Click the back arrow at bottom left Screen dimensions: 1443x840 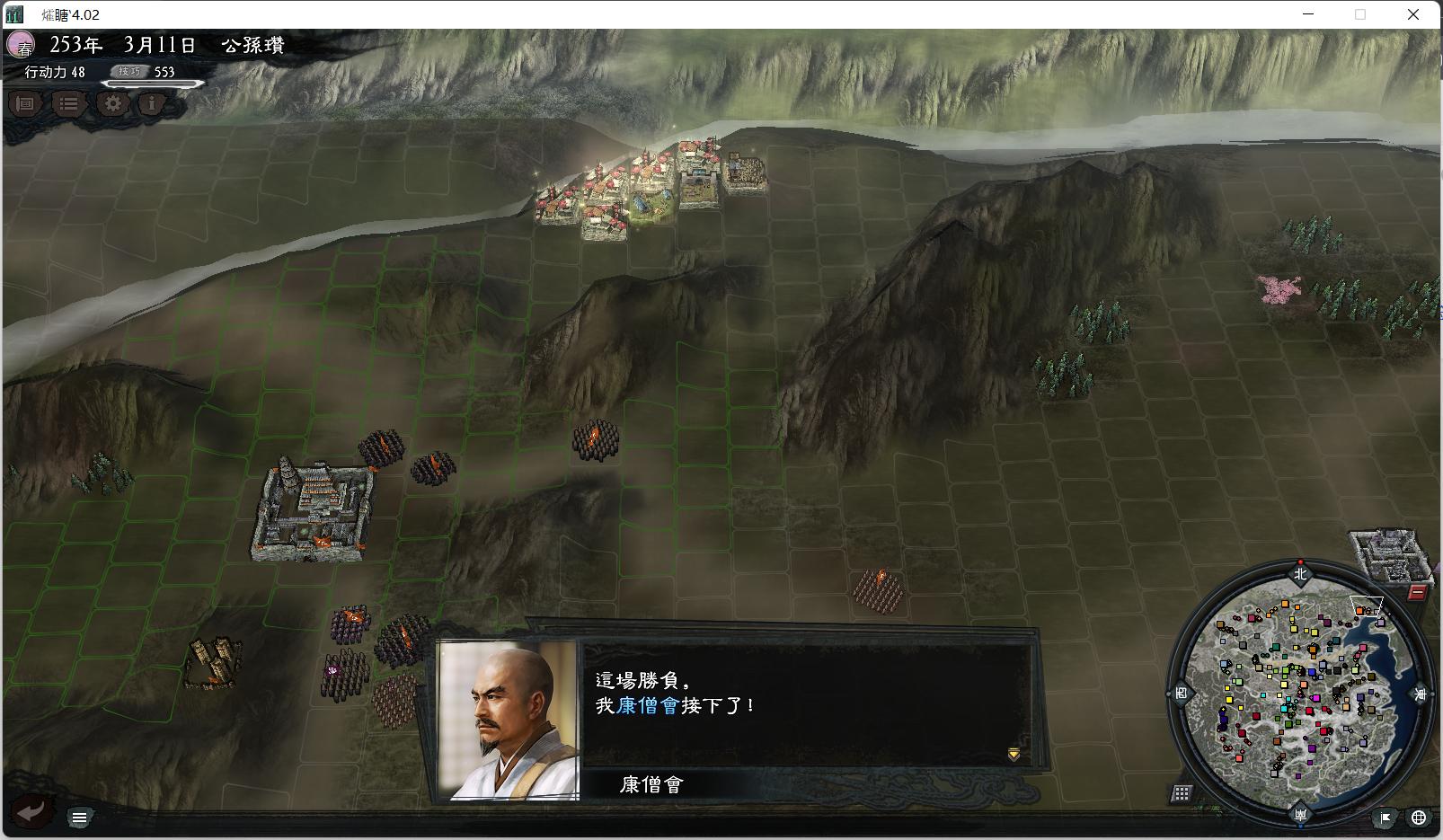32,811
